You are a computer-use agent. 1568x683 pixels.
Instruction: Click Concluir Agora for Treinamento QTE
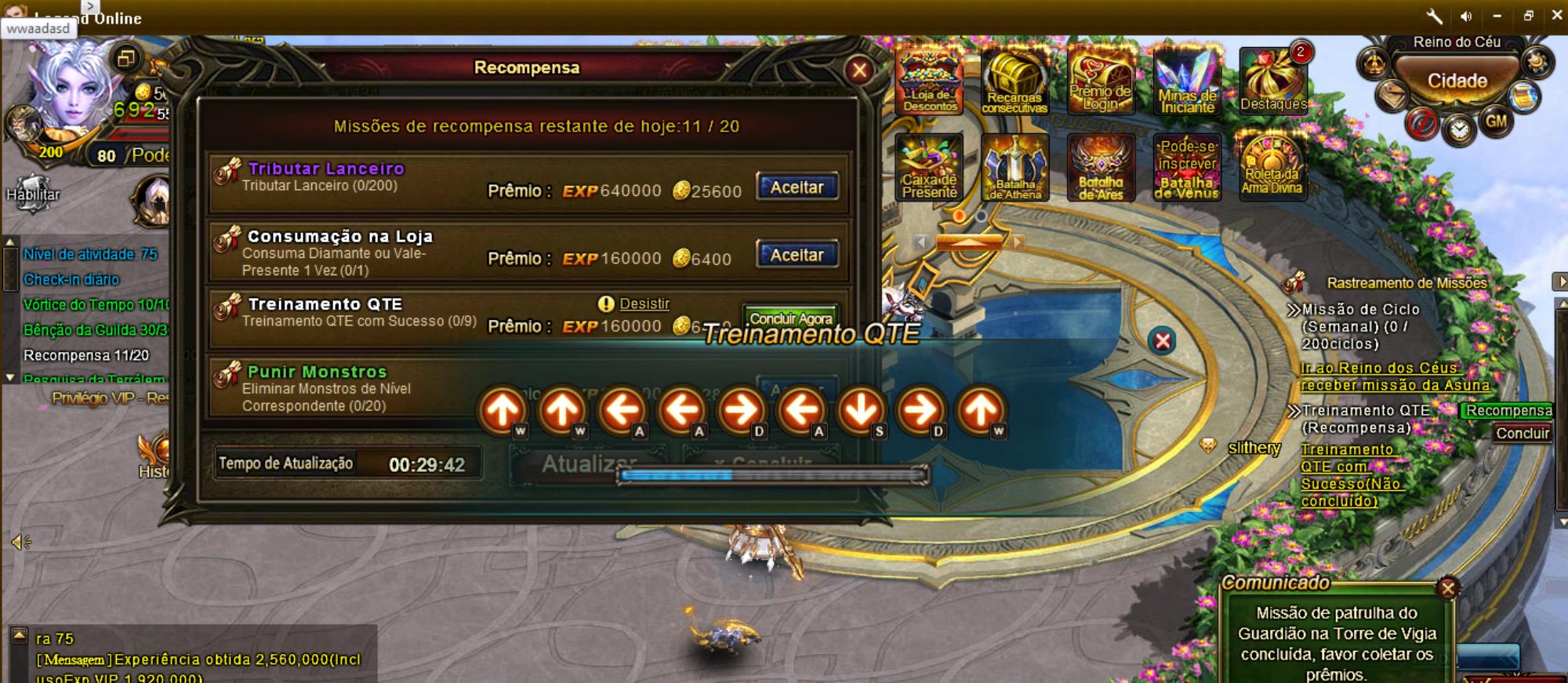pos(790,318)
